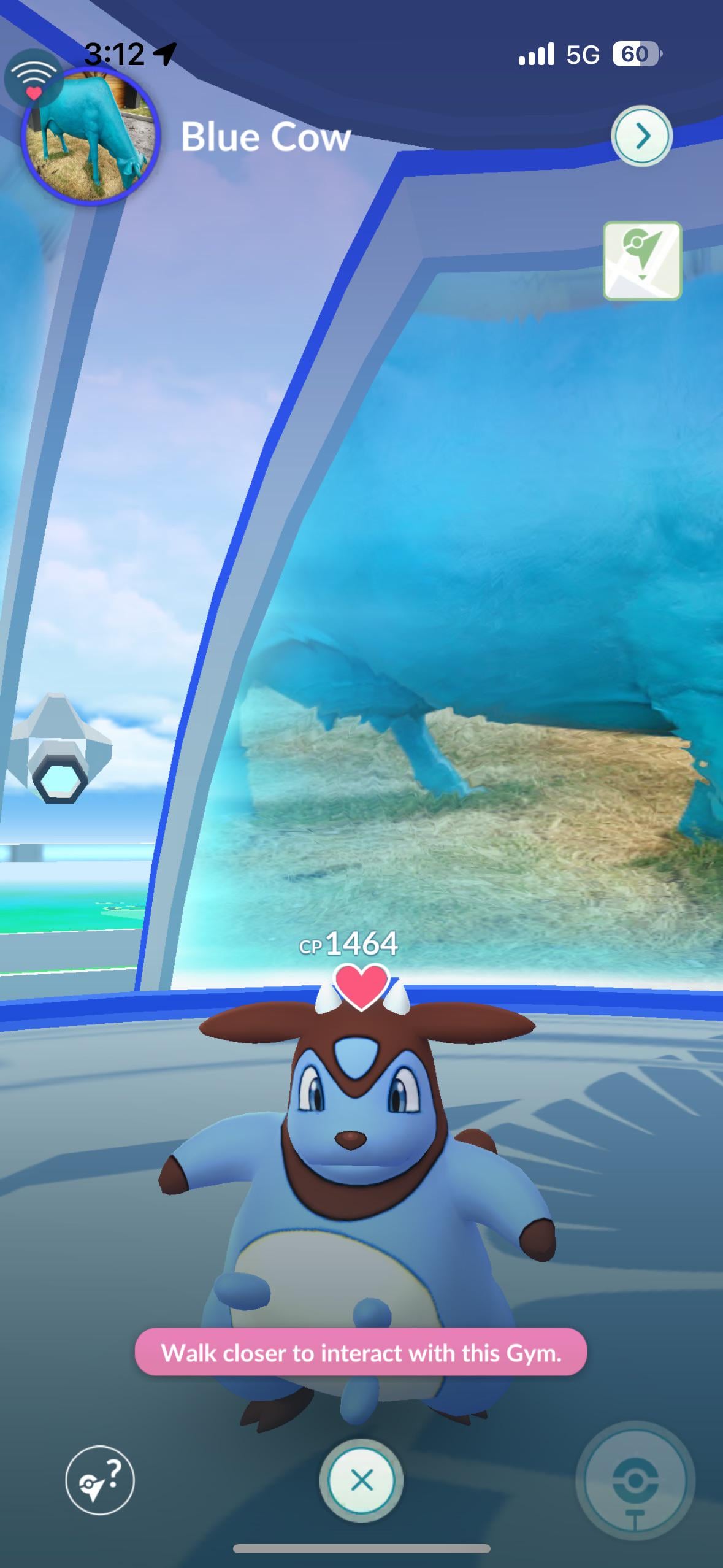Tap the next arrow button
Screen dimensions: 723x1568
tap(641, 136)
